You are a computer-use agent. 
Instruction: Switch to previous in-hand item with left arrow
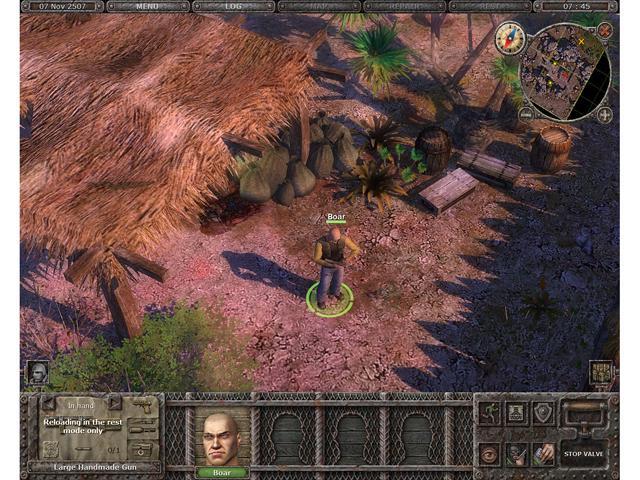point(47,403)
